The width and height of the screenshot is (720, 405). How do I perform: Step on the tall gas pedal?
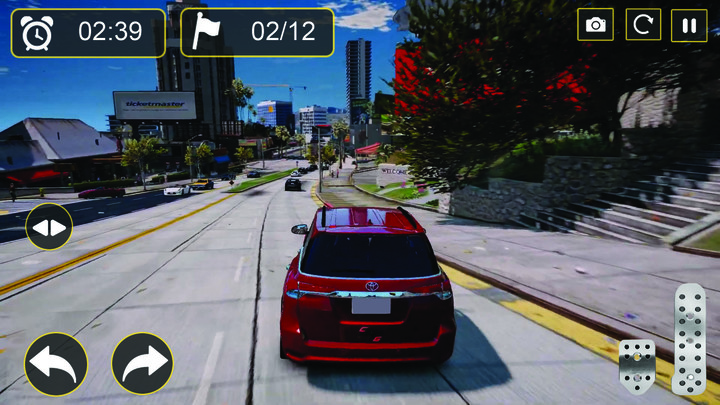690,338
